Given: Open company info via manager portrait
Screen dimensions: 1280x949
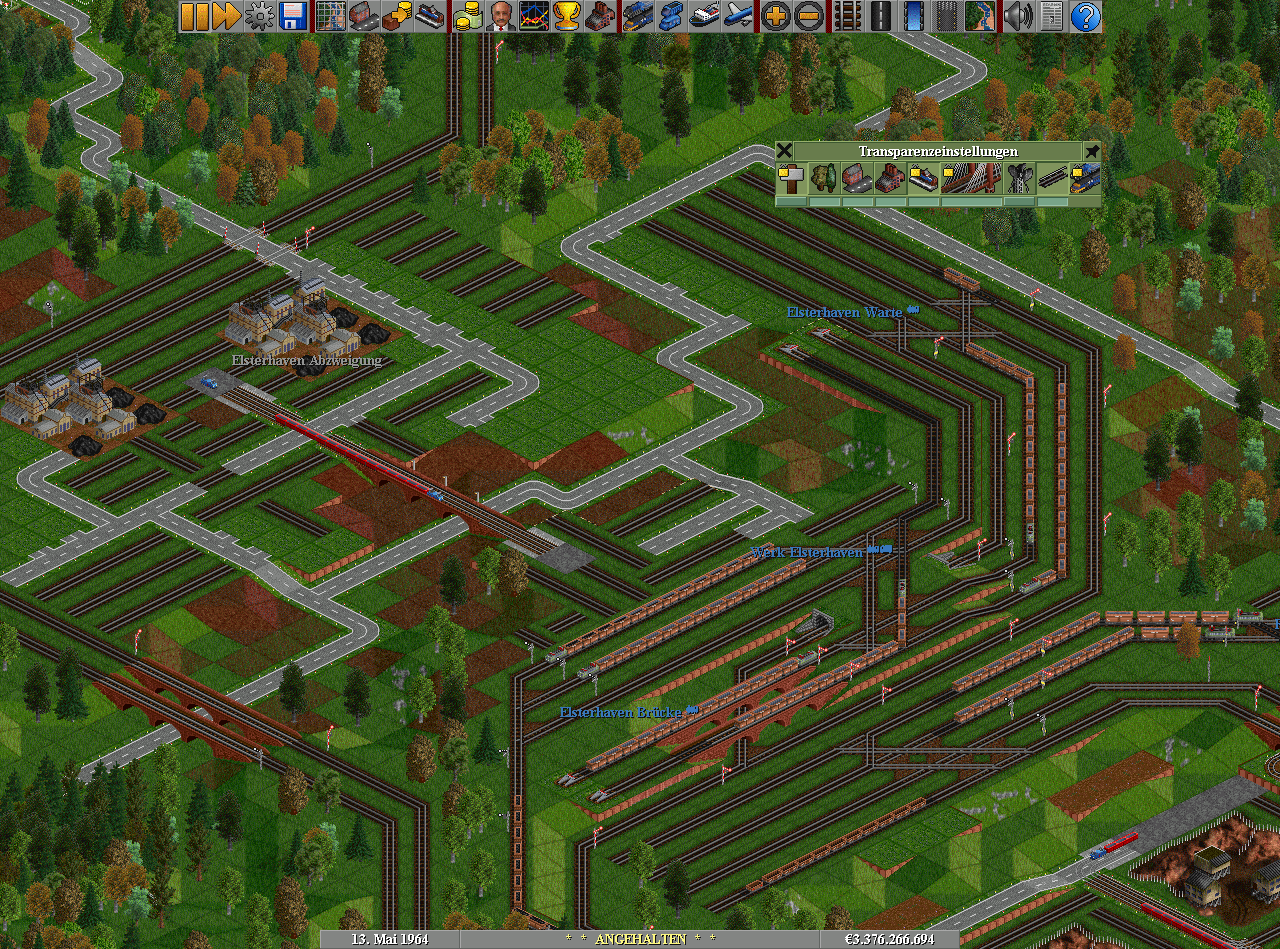Looking at the screenshot, I should (500, 16).
